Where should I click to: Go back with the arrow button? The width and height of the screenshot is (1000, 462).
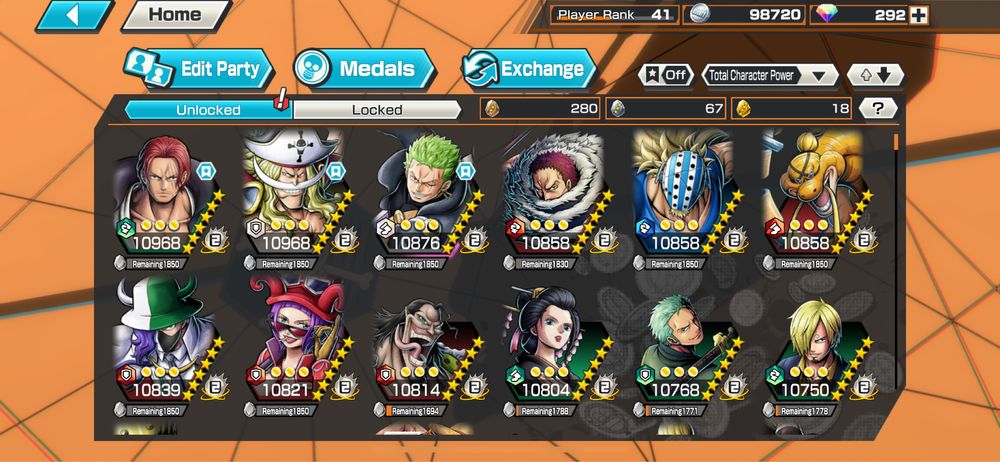(73, 15)
